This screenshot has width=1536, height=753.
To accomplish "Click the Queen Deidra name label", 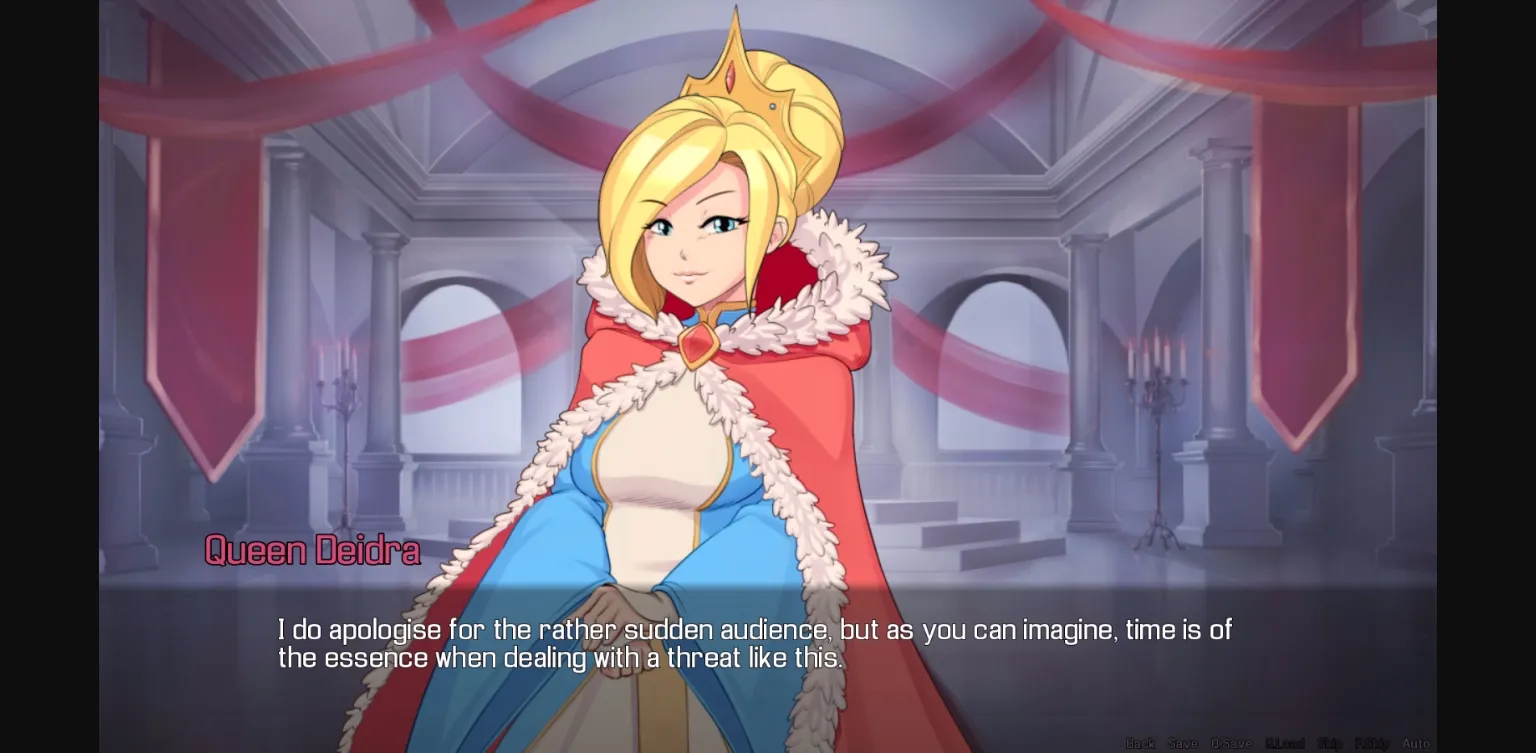I will tap(311, 550).
